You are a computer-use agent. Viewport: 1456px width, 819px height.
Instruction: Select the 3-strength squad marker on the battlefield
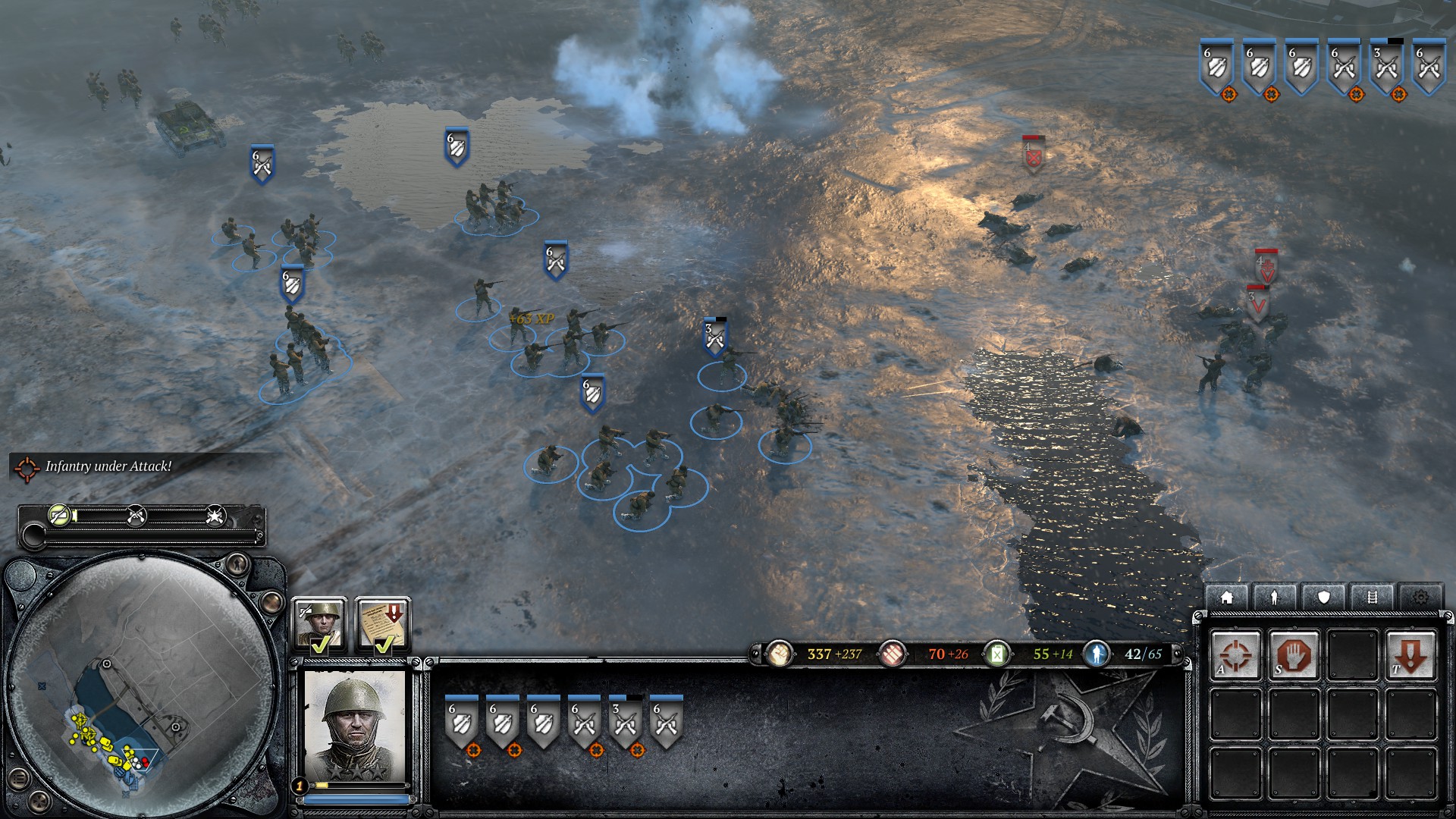[714, 338]
